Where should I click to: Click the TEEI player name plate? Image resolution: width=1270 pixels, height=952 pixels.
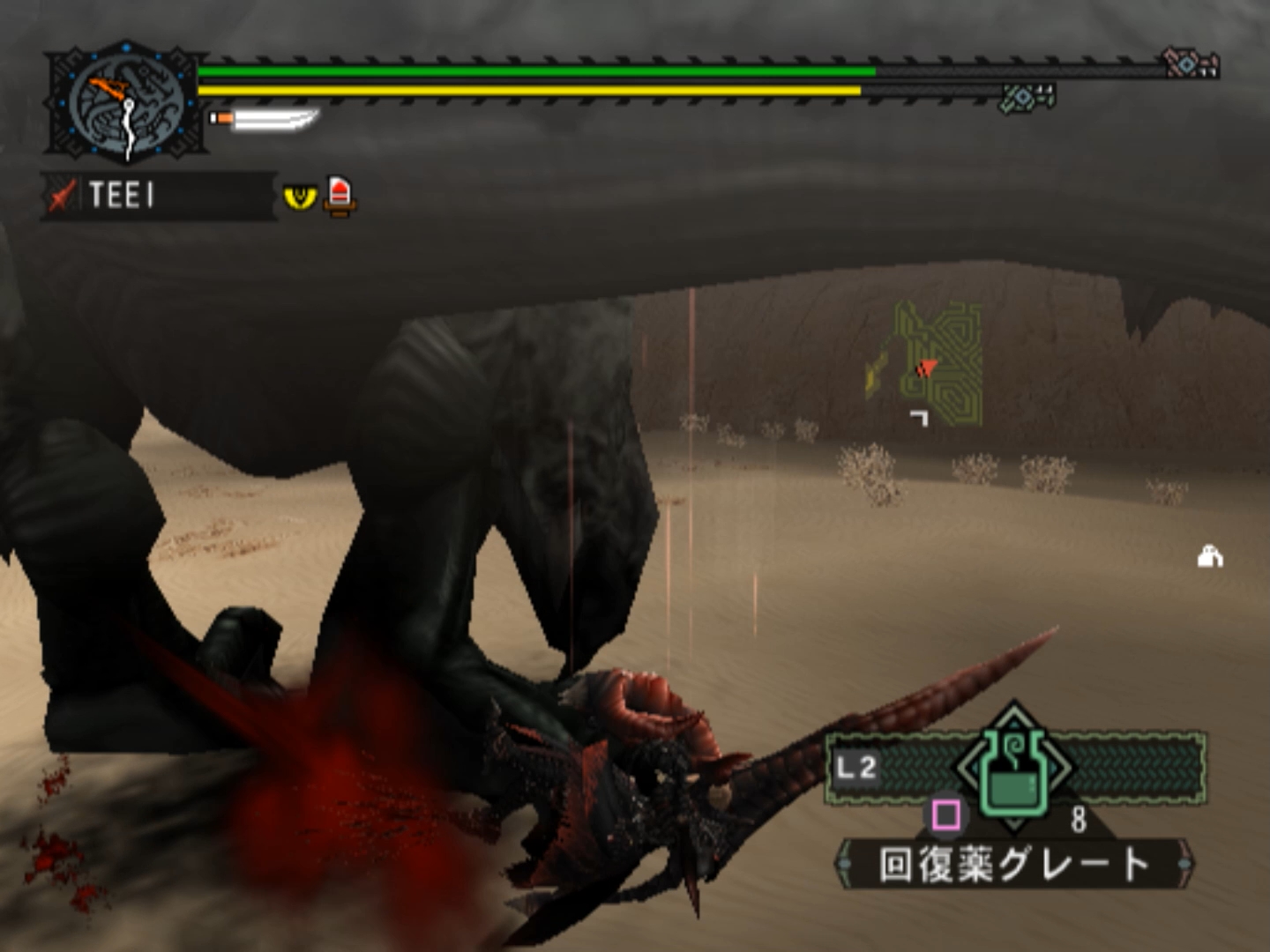click(159, 195)
